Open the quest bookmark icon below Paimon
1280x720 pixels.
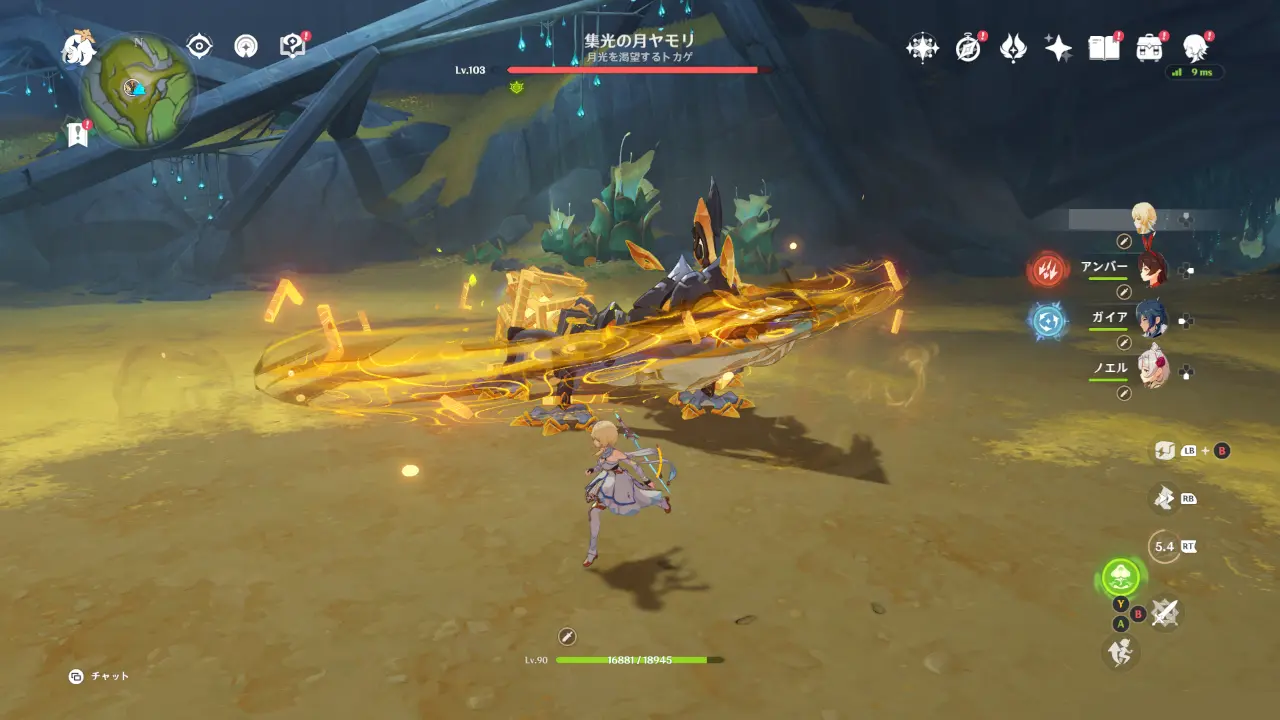point(78,133)
